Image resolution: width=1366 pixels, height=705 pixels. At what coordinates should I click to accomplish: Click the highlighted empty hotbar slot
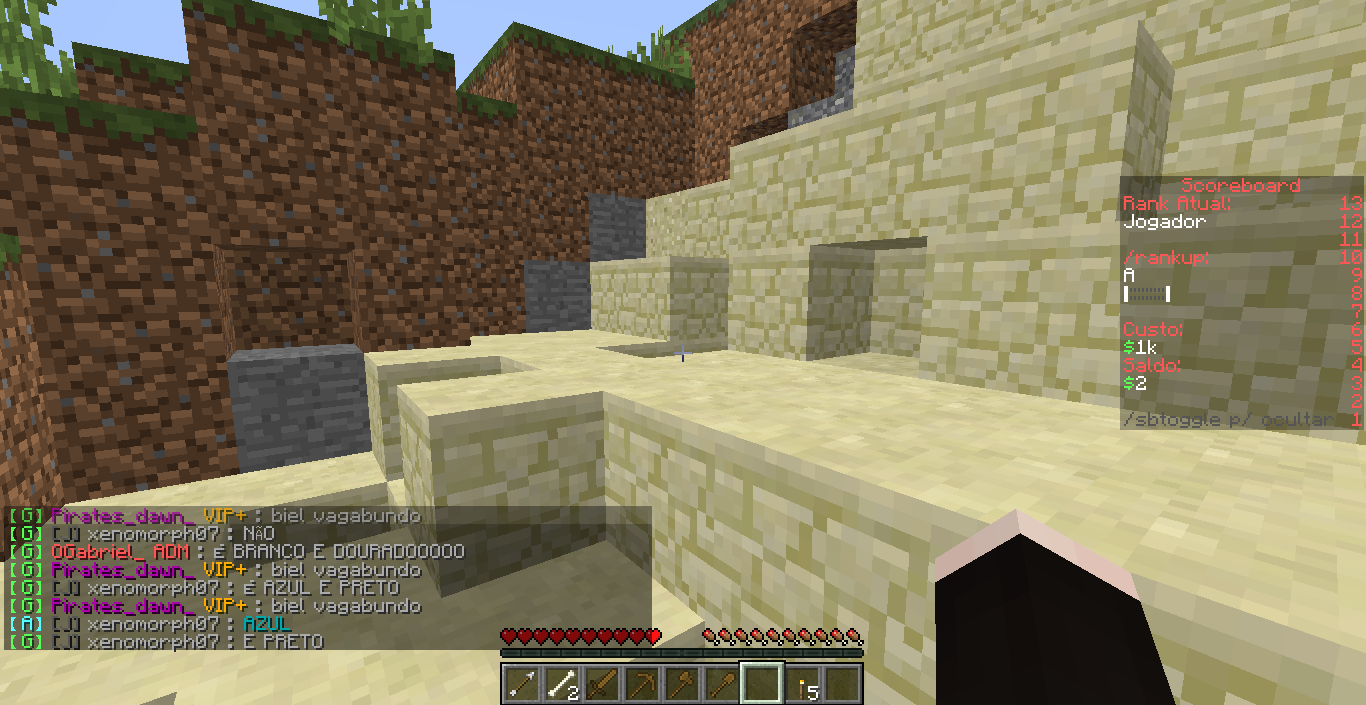[762, 684]
